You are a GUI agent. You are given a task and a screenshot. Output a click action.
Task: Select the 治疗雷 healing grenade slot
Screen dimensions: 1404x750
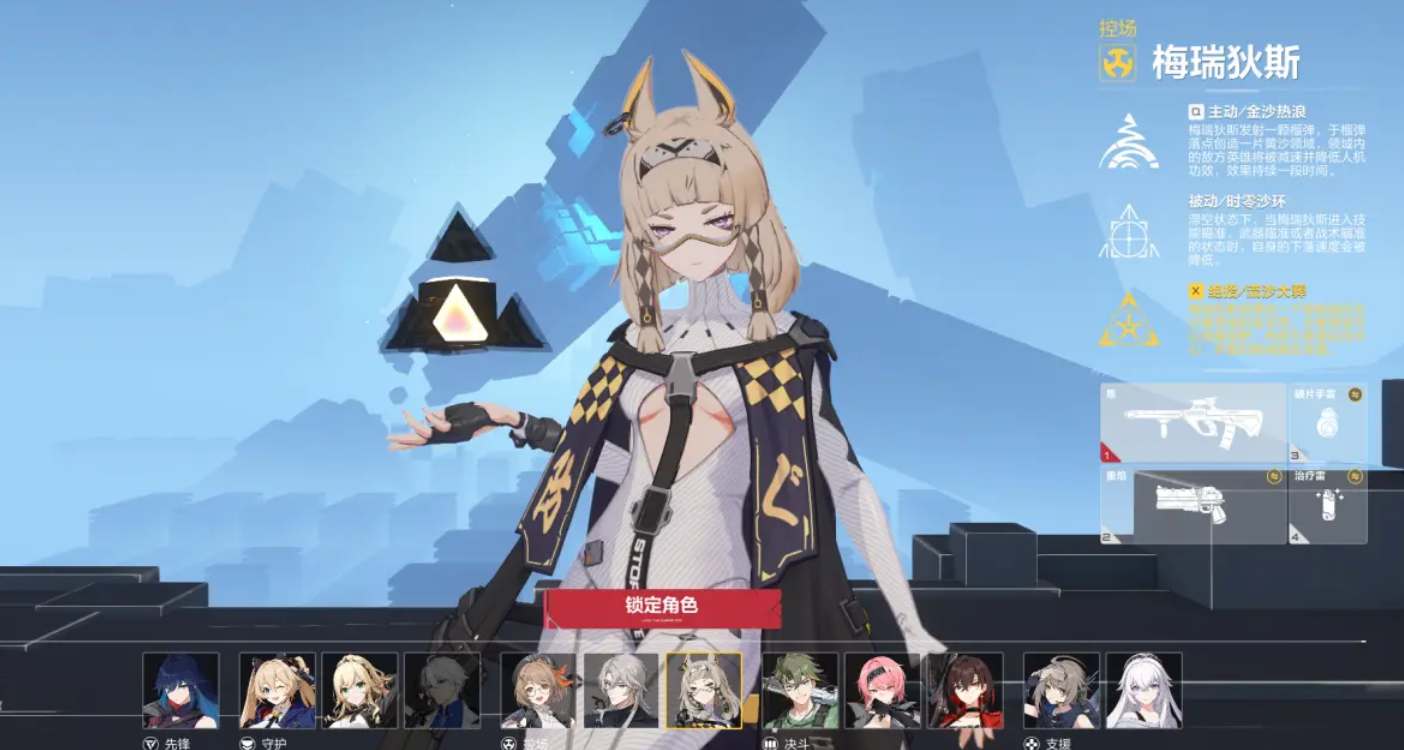1328,505
